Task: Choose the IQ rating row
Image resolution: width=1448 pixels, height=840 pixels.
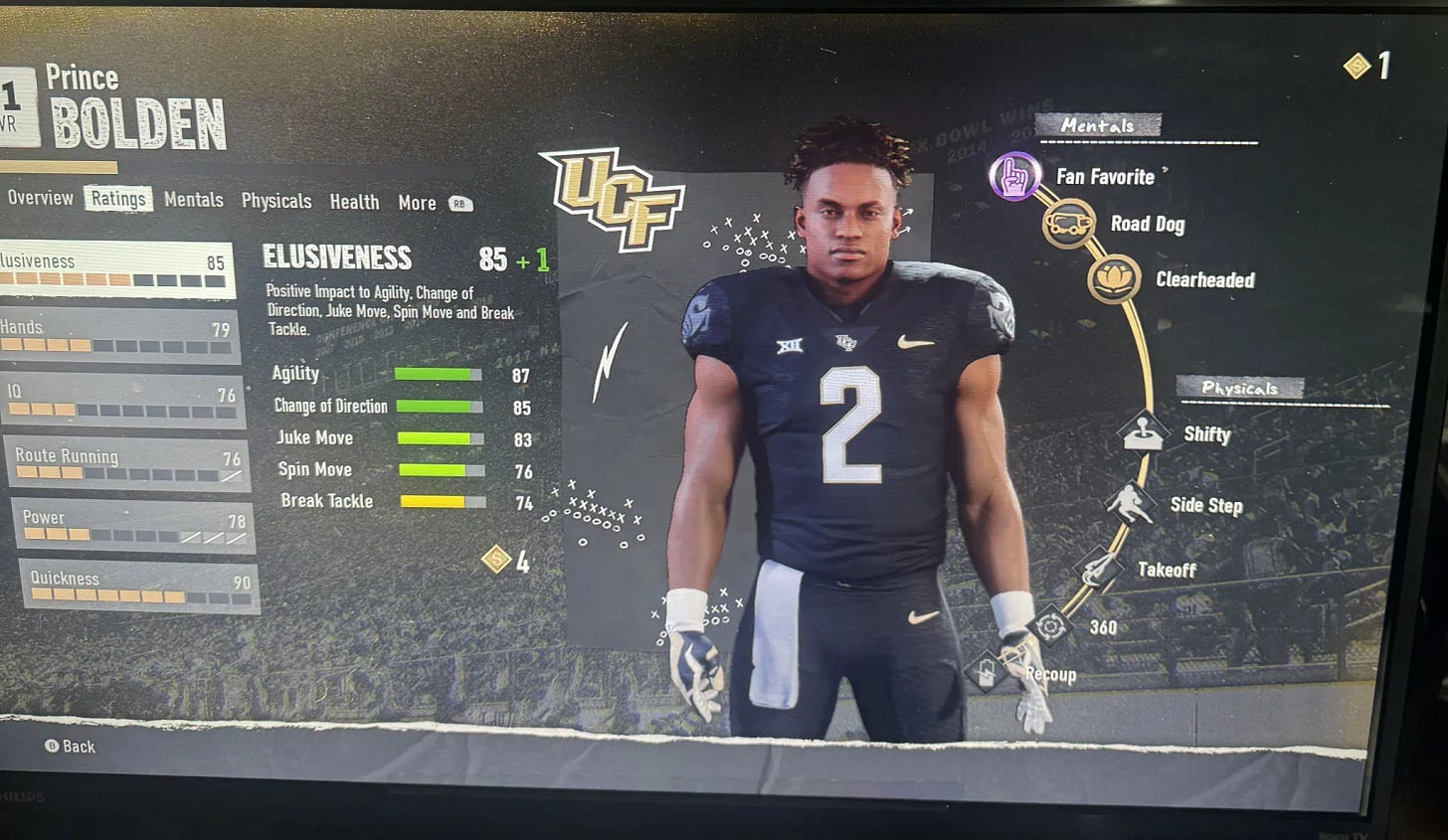Action: (121, 400)
